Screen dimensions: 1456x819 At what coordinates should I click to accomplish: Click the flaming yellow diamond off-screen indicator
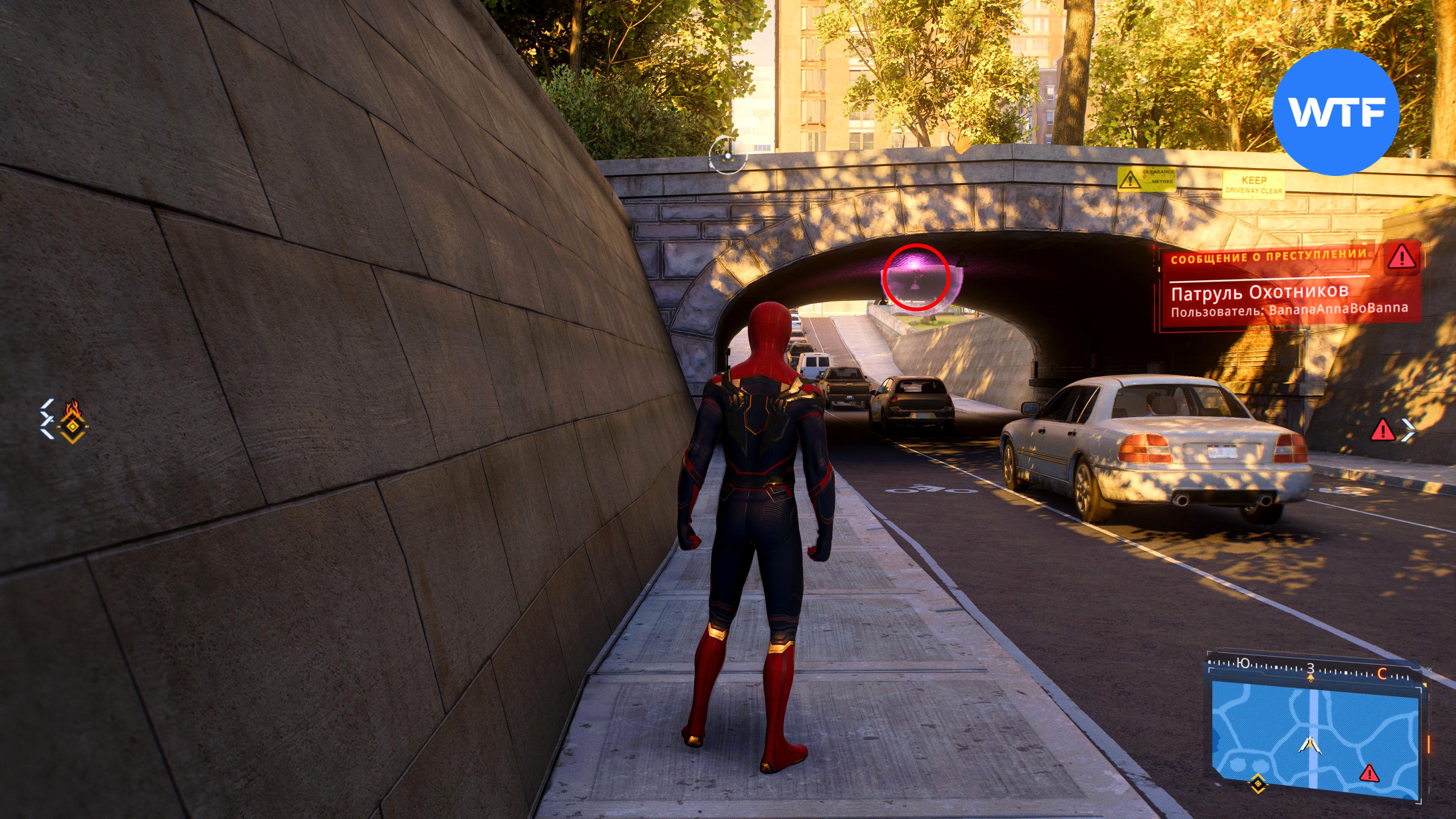(72, 421)
